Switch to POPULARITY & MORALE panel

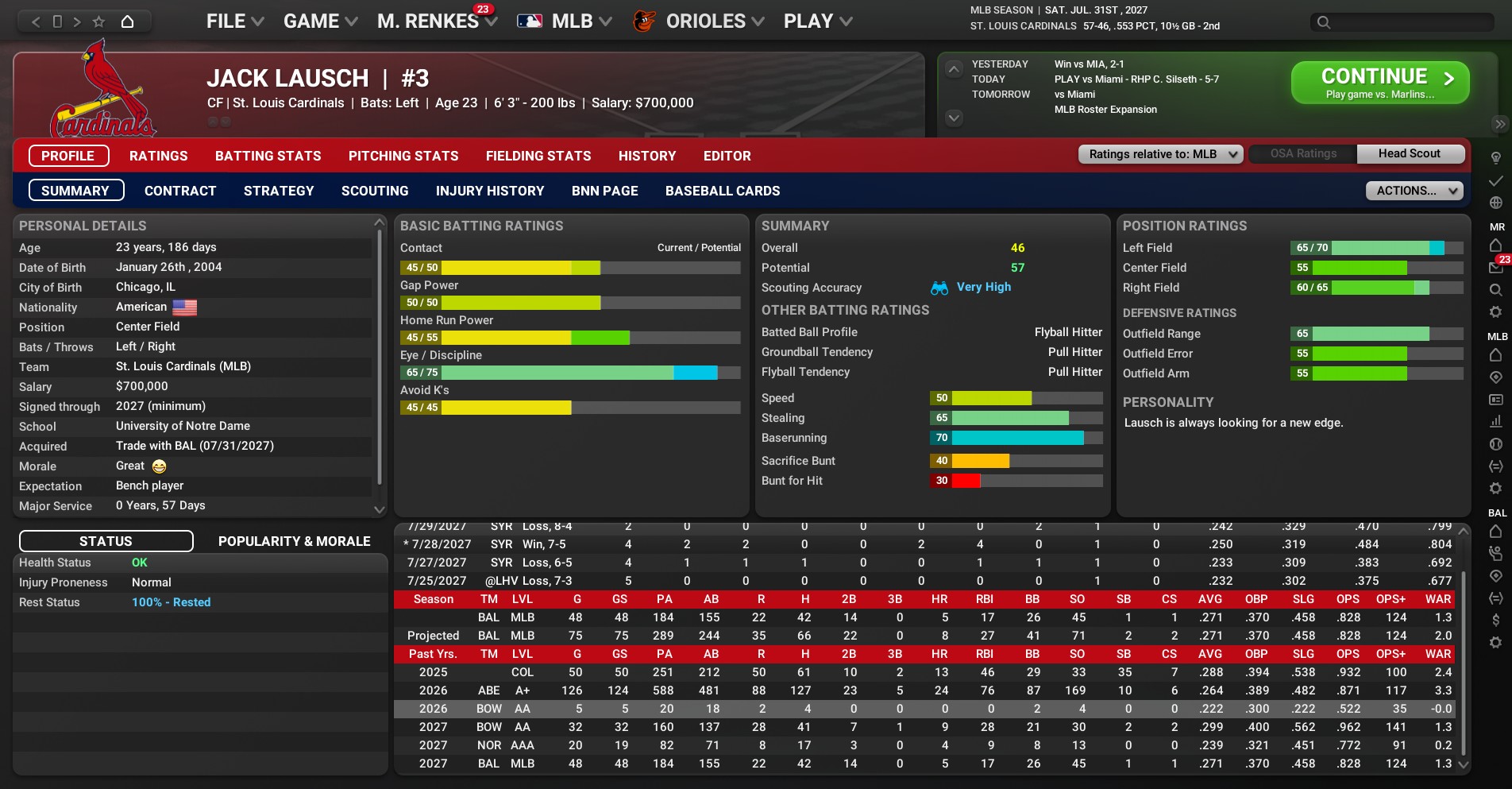point(294,541)
